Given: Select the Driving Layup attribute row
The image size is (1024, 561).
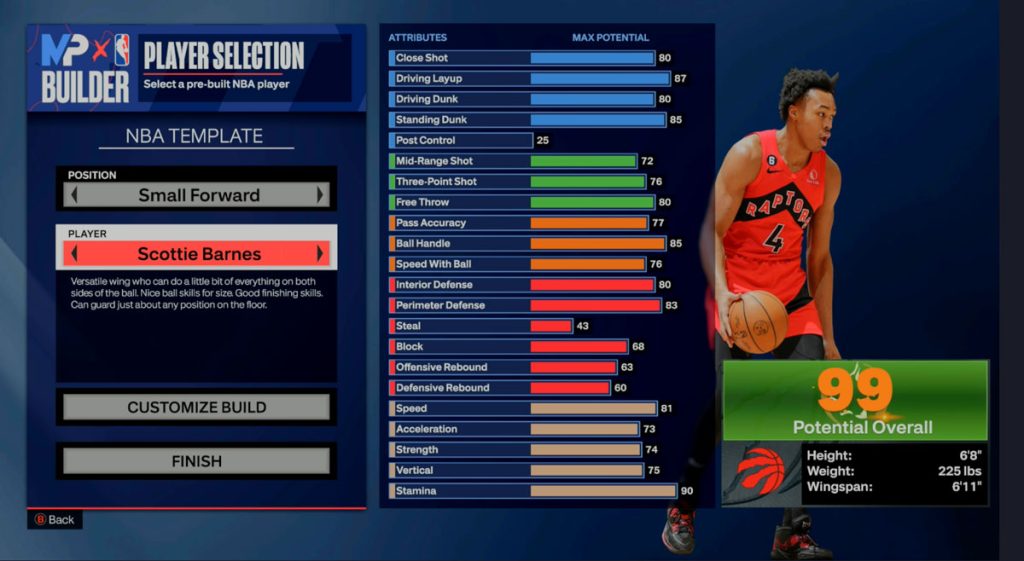Looking at the screenshot, I should (530, 79).
